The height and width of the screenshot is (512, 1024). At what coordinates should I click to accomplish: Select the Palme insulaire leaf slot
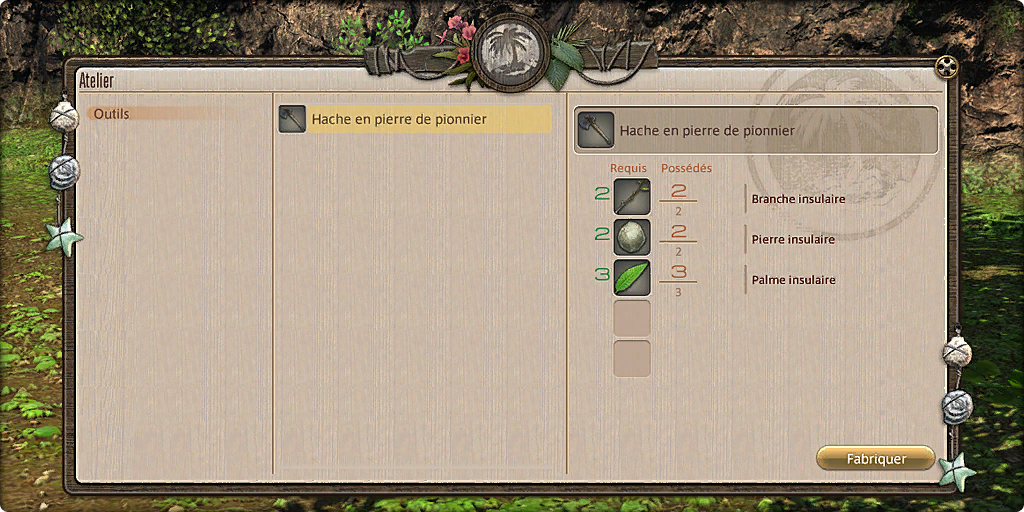tap(632, 277)
